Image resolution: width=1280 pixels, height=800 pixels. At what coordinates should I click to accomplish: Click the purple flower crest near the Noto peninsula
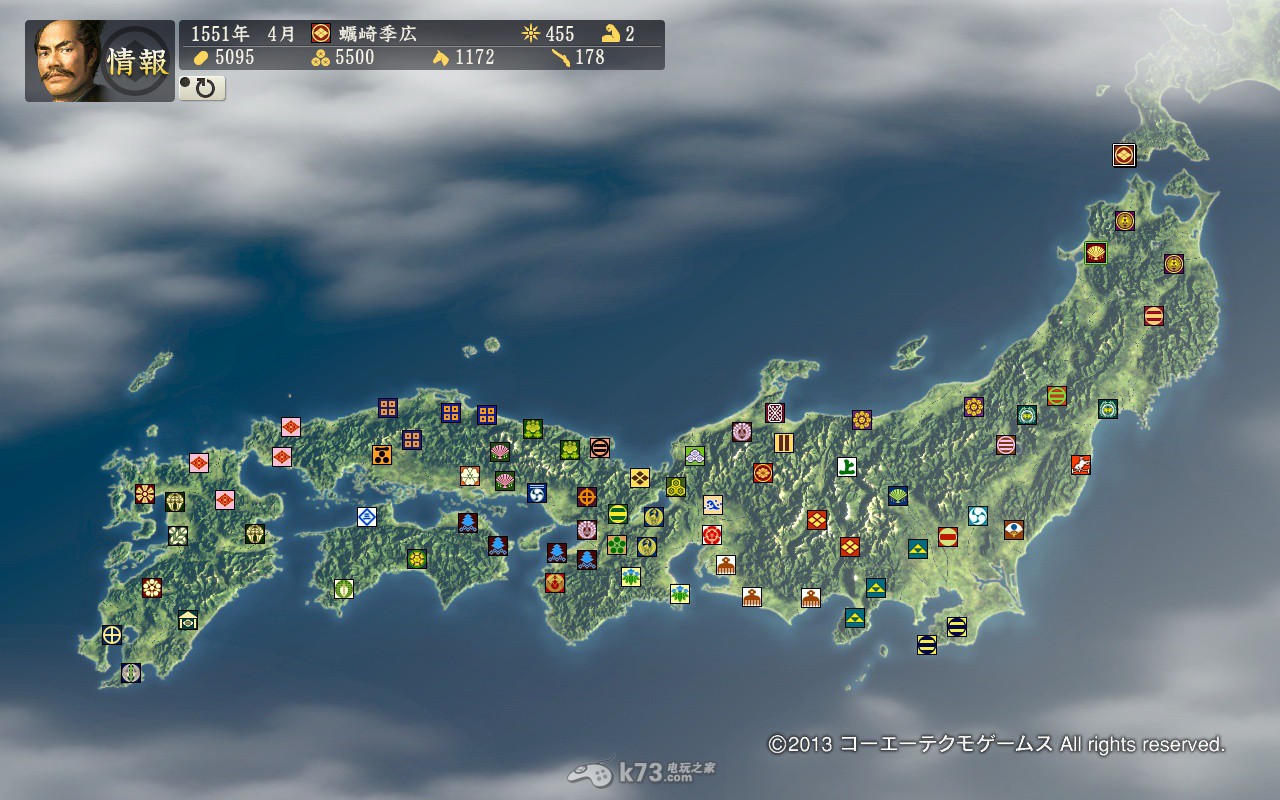point(742,432)
